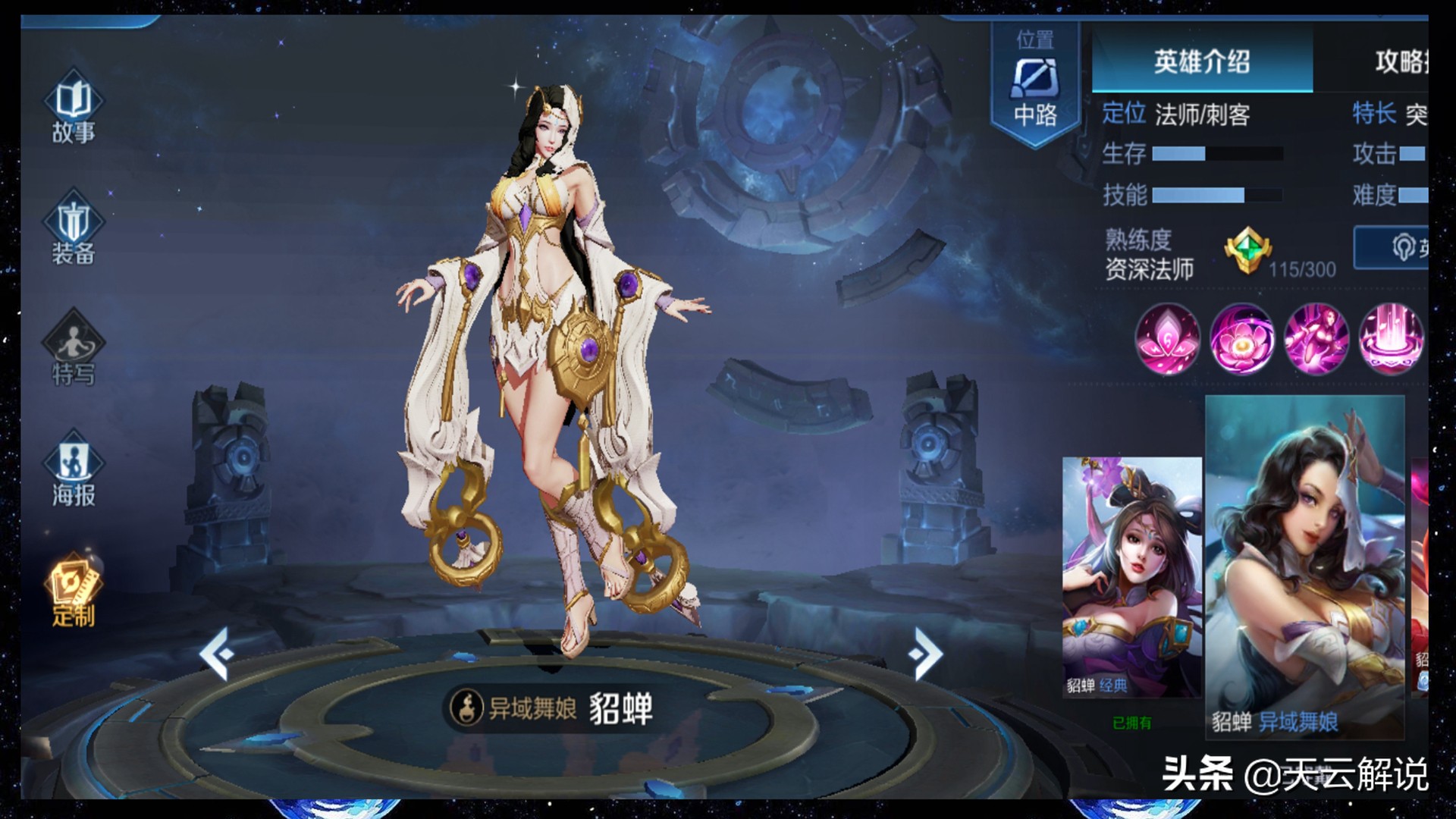Viewport: 1456px width, 819px height.
Task: Show the previous hero with left arrow
Action: pyautogui.click(x=217, y=653)
